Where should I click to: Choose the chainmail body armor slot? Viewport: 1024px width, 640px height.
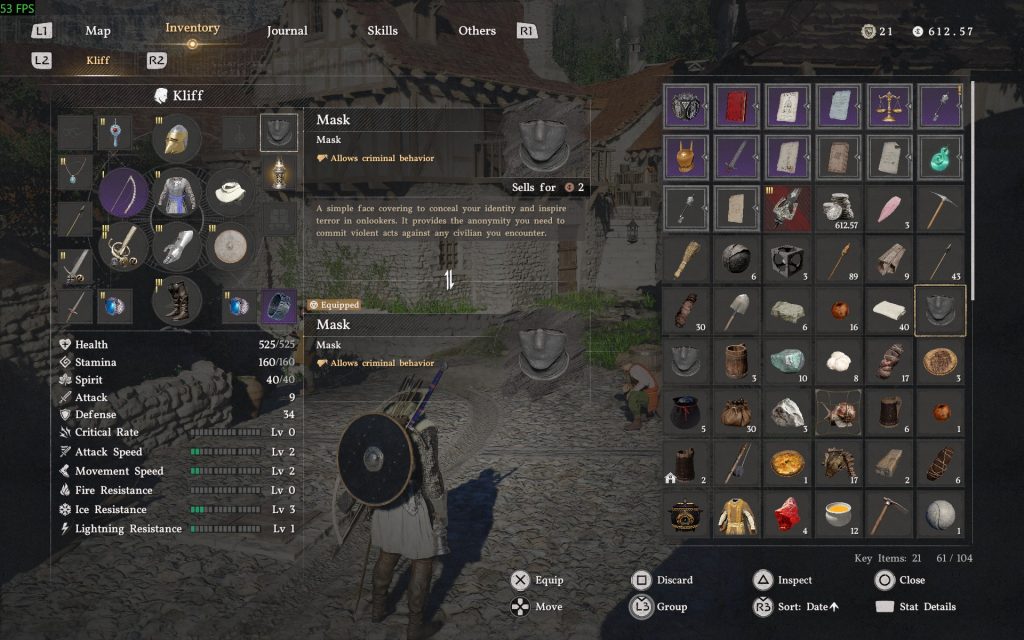tap(177, 192)
